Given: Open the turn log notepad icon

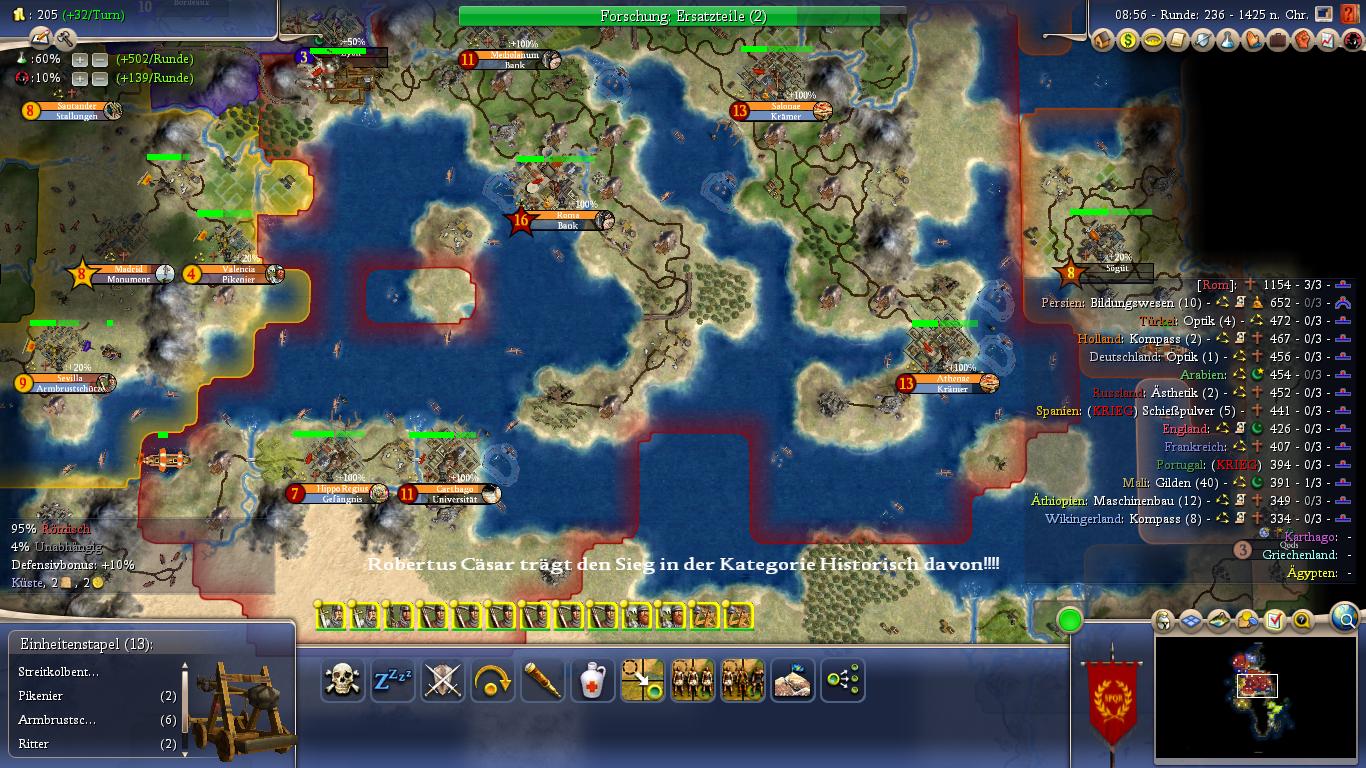Looking at the screenshot, I should [41, 38].
